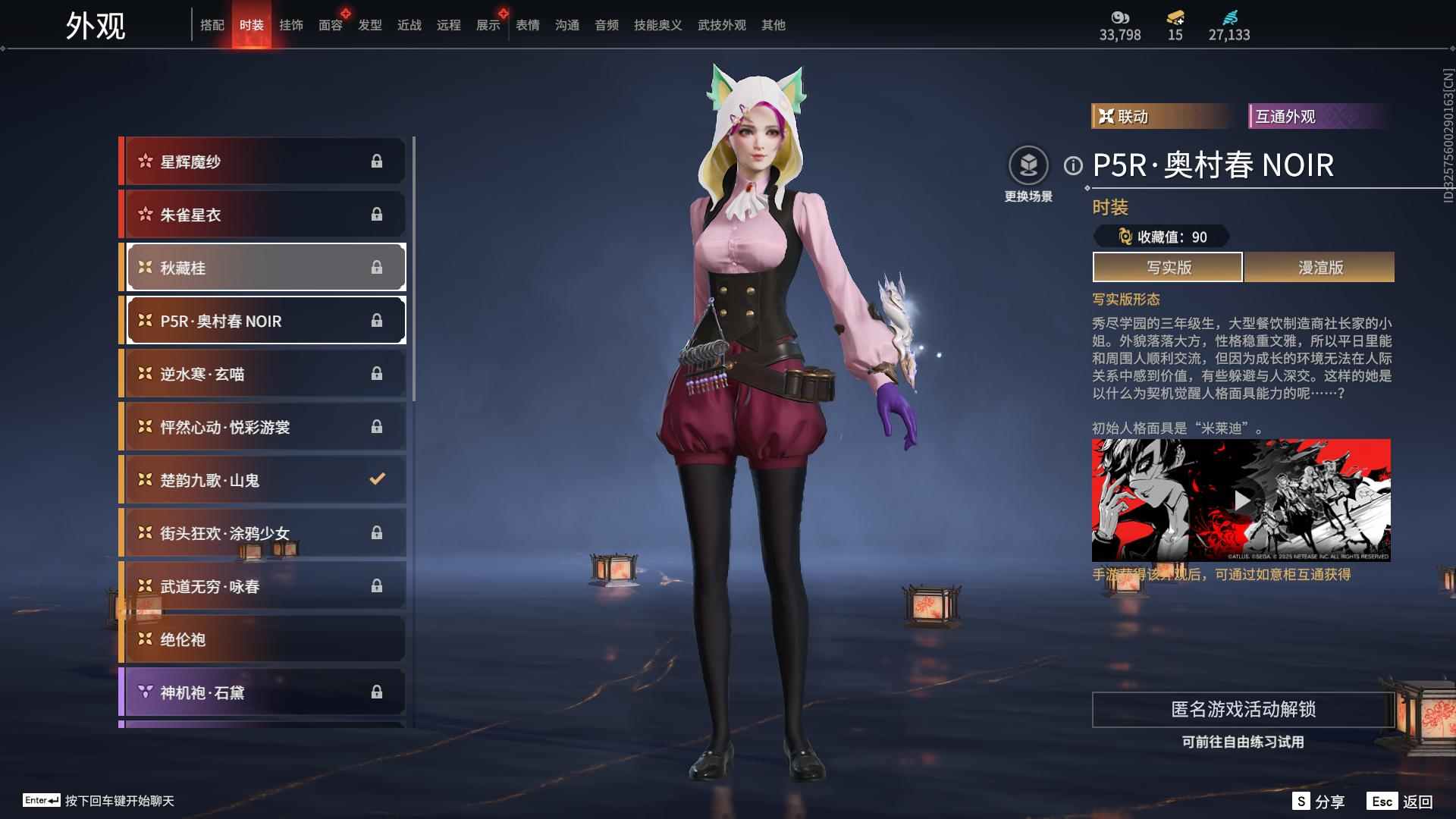Screen dimensions: 1456x819
Task: Switch to the 搭配 tab
Action: coord(212,25)
